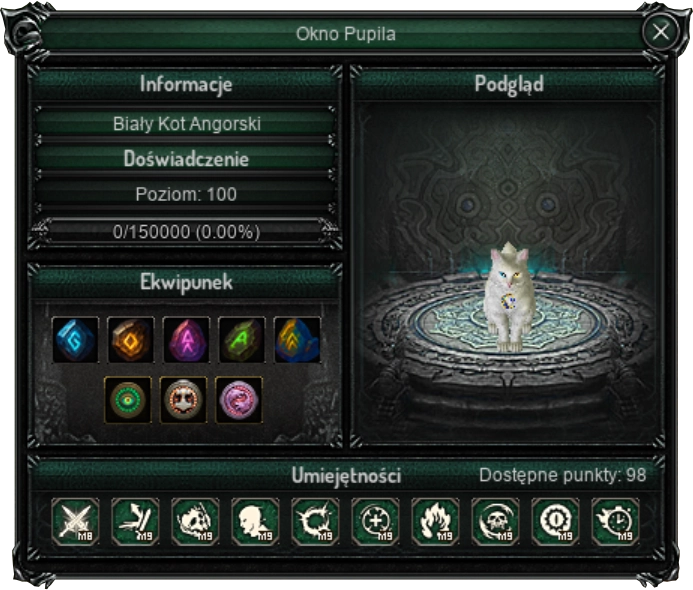This screenshot has height=590, width=693.
Task: Upgrade the crossed swords skill
Action: coord(76,521)
